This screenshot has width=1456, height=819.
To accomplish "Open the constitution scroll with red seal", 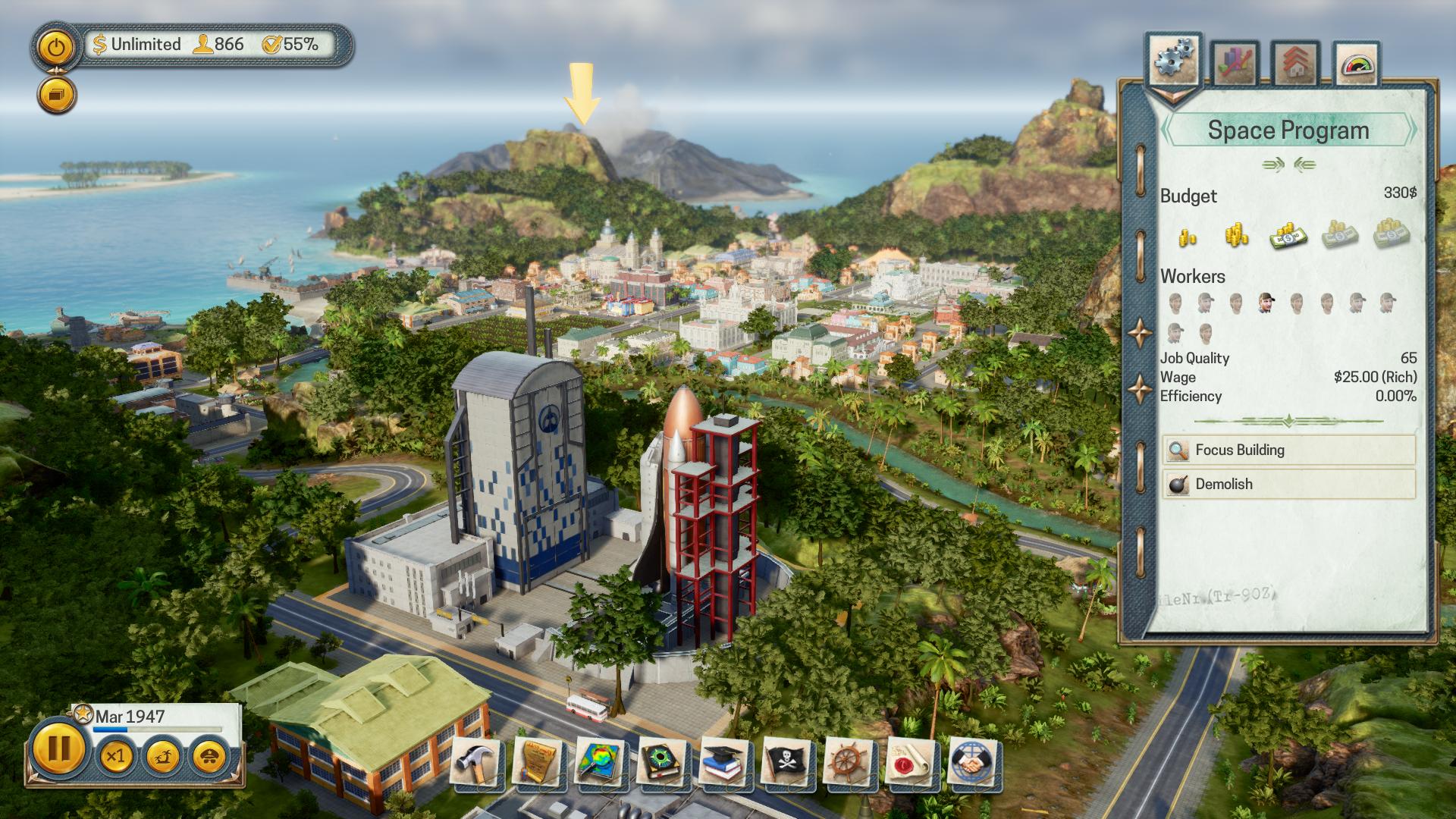I will (912, 762).
